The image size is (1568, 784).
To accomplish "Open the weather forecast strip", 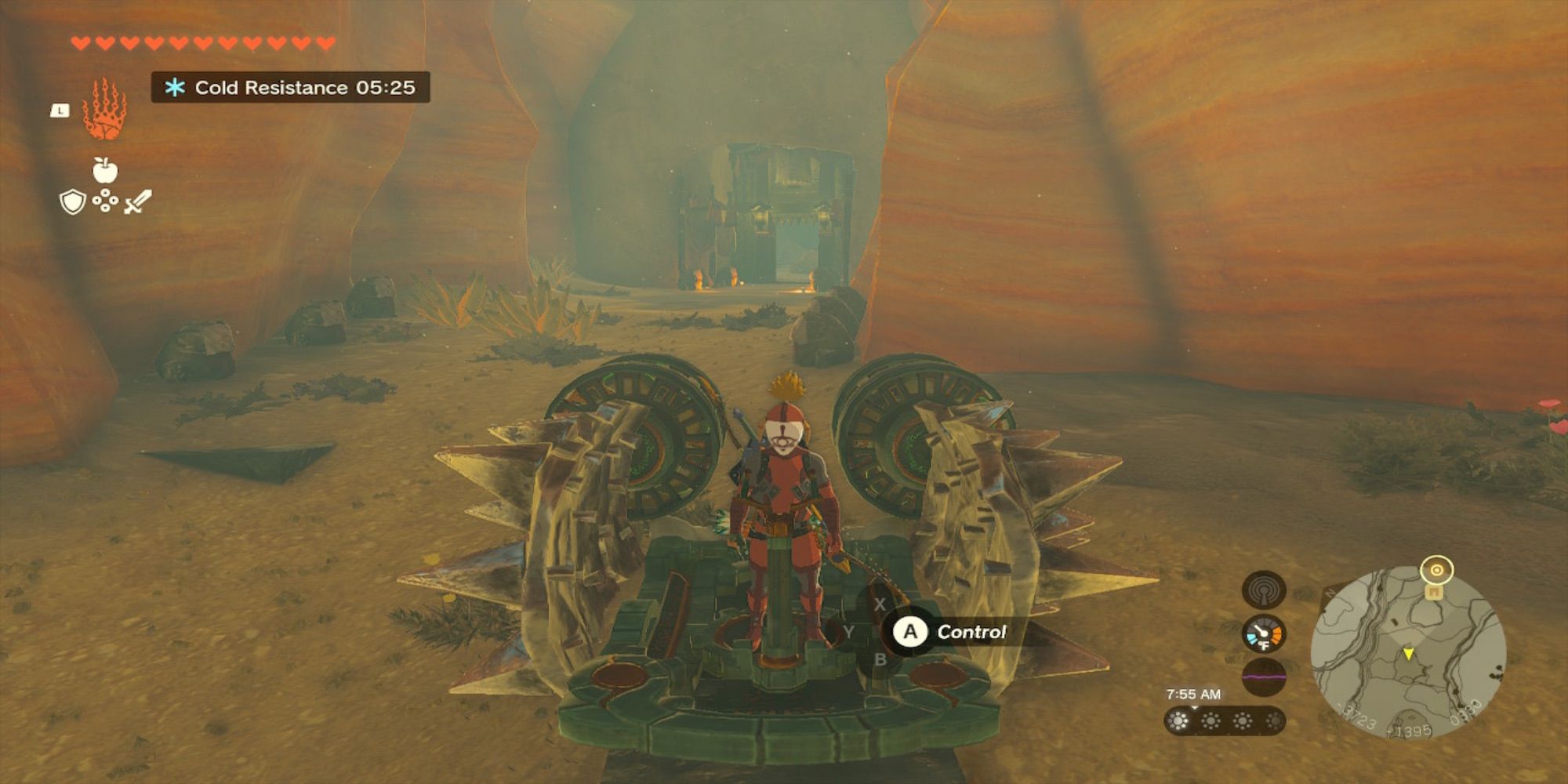I will (x=1224, y=720).
